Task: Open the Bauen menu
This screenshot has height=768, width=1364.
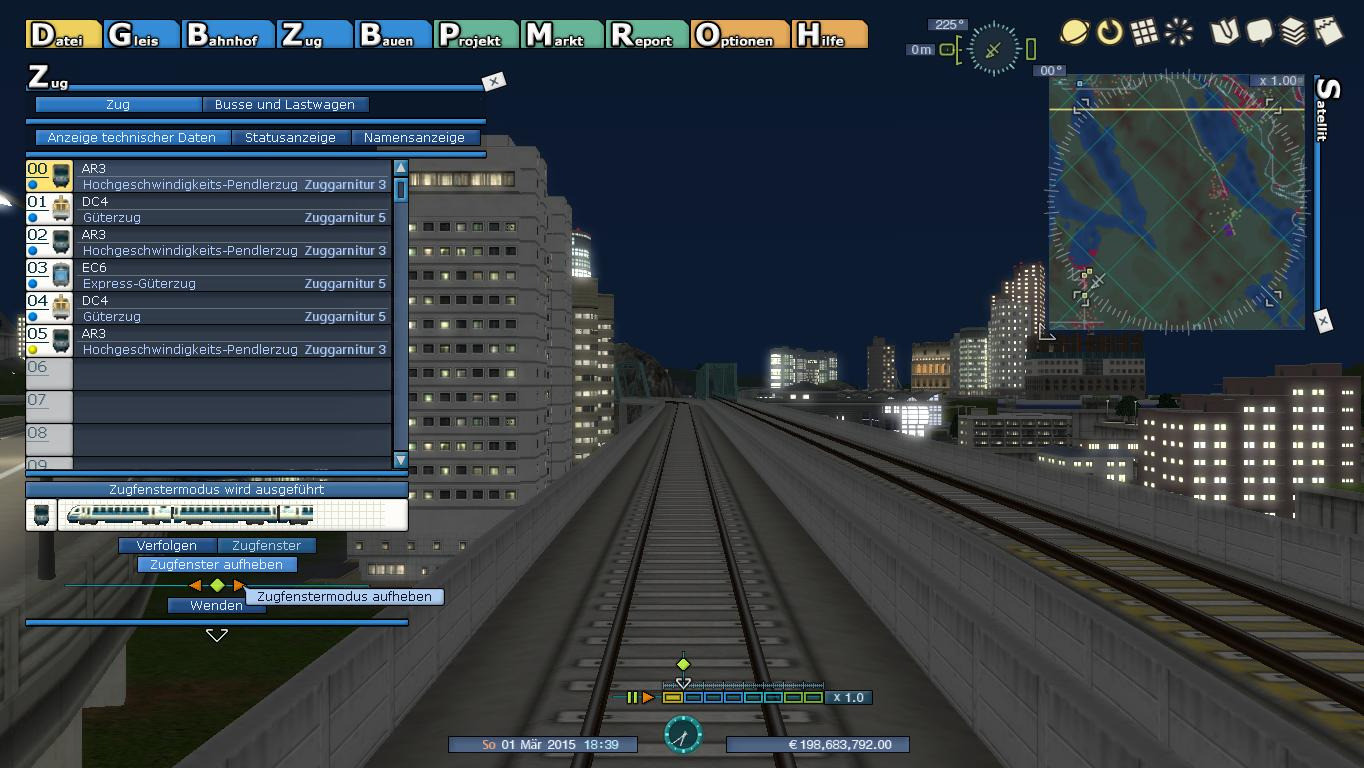Action: pyautogui.click(x=393, y=35)
